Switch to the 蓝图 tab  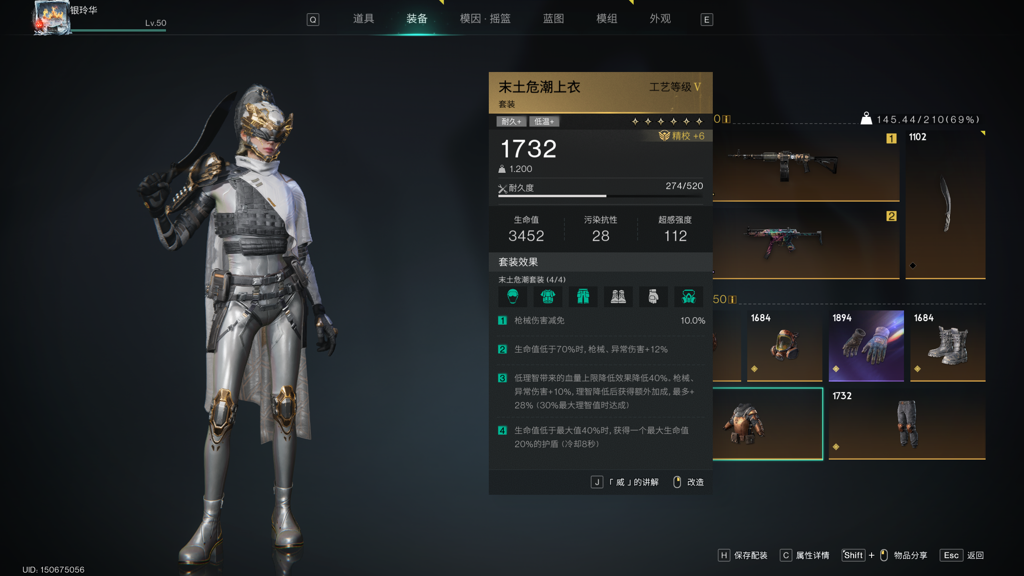point(553,19)
